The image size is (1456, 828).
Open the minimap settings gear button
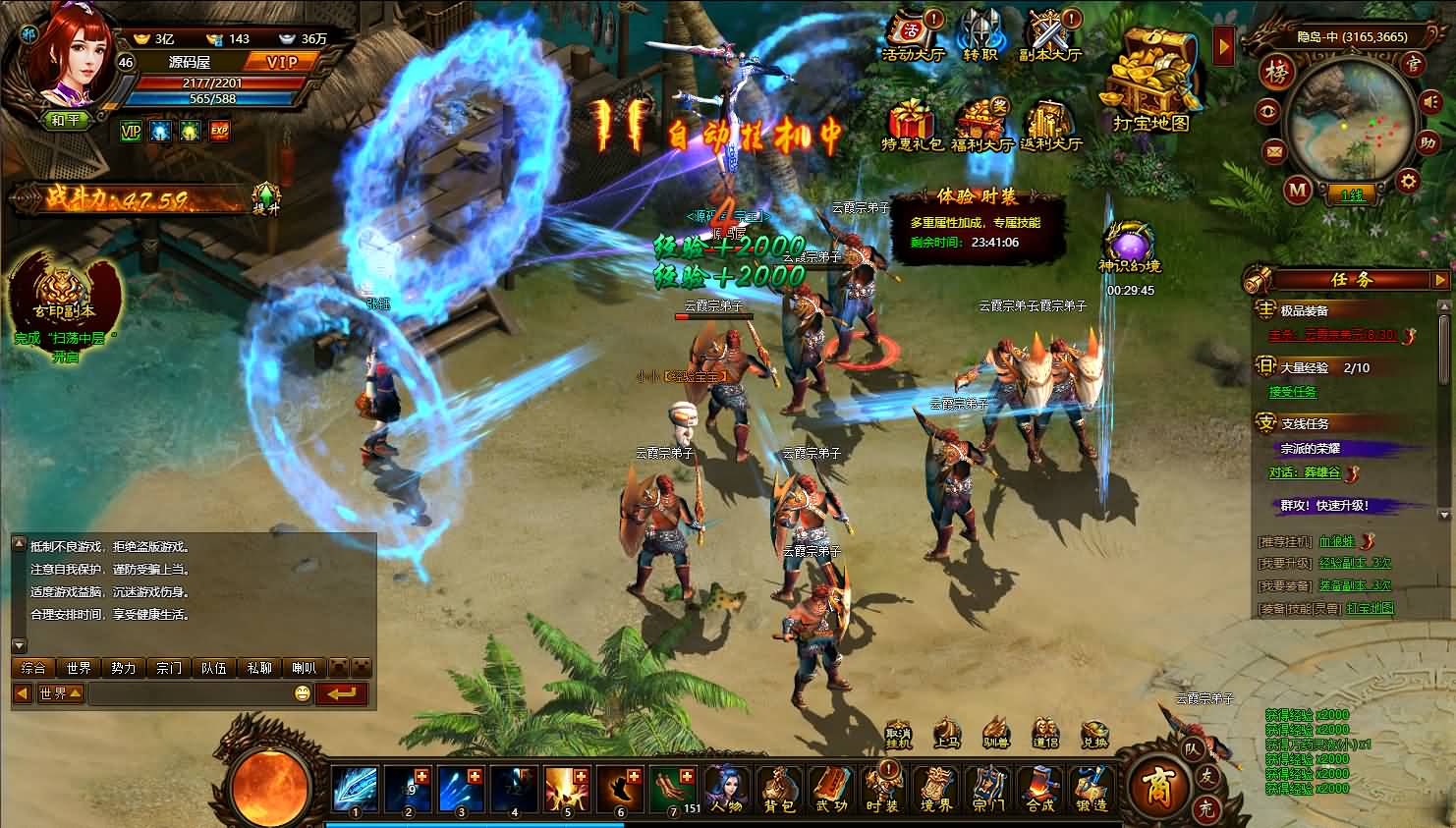(x=1409, y=181)
